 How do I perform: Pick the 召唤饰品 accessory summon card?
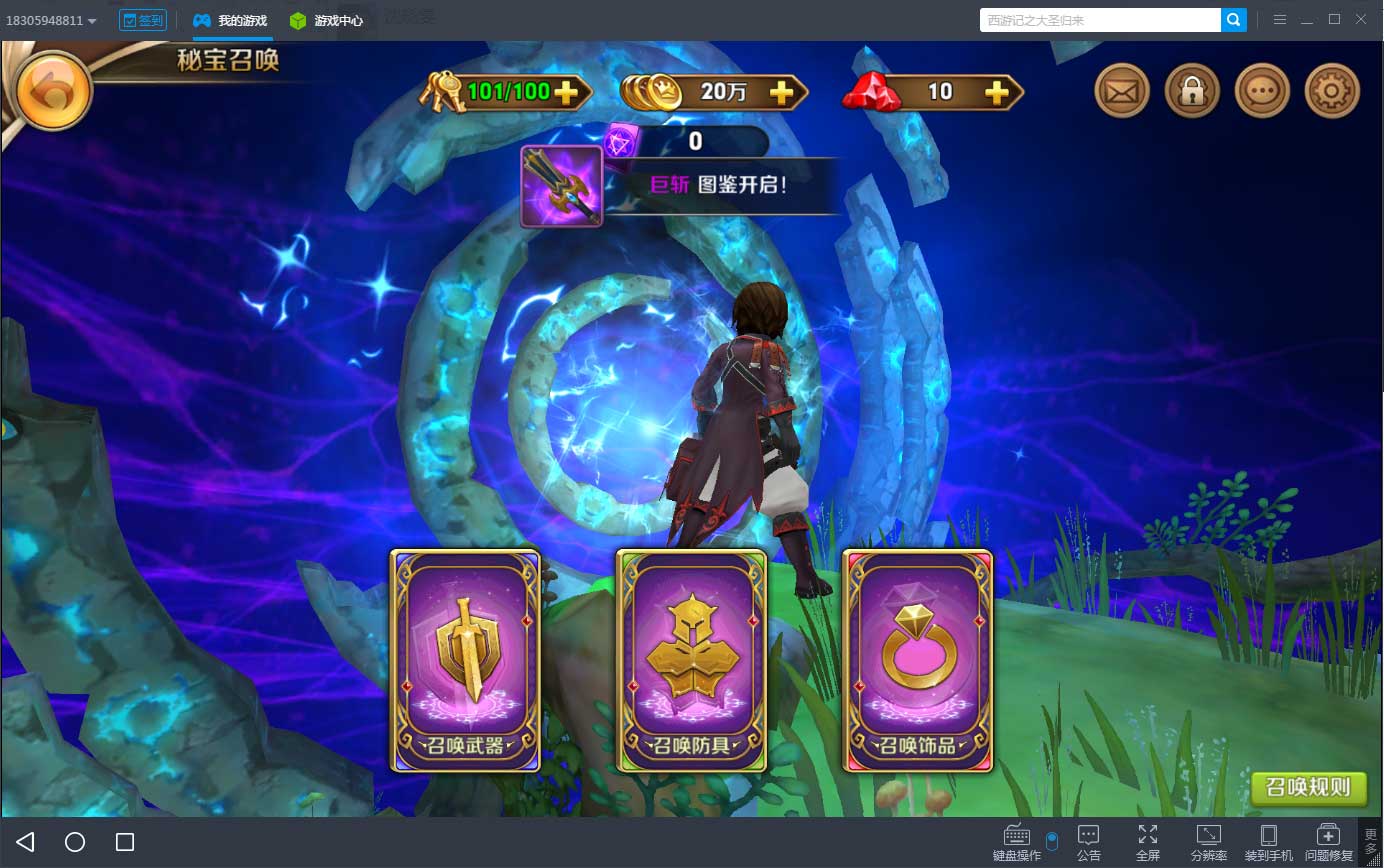coord(918,660)
